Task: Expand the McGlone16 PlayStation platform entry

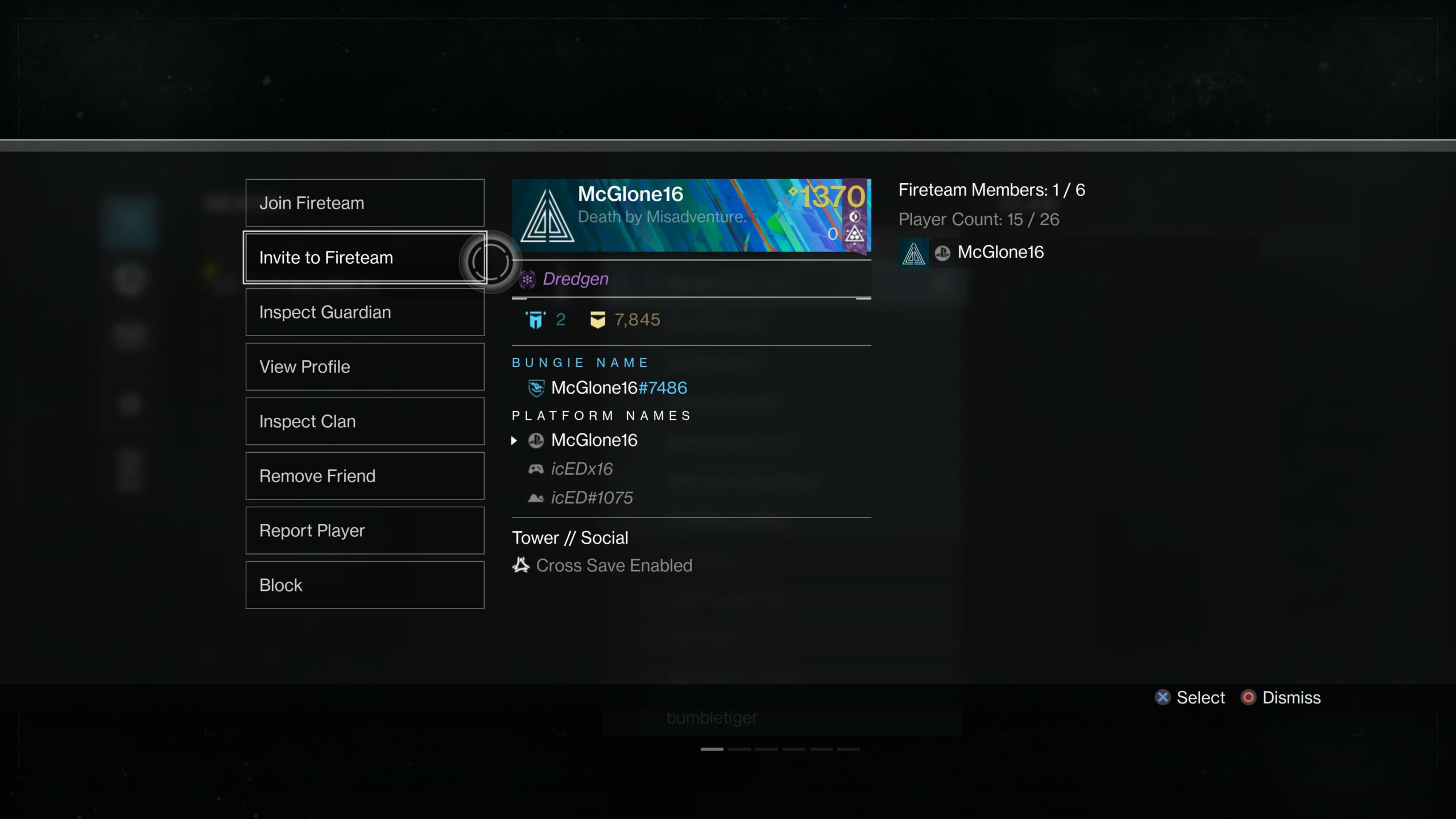Action: [515, 440]
